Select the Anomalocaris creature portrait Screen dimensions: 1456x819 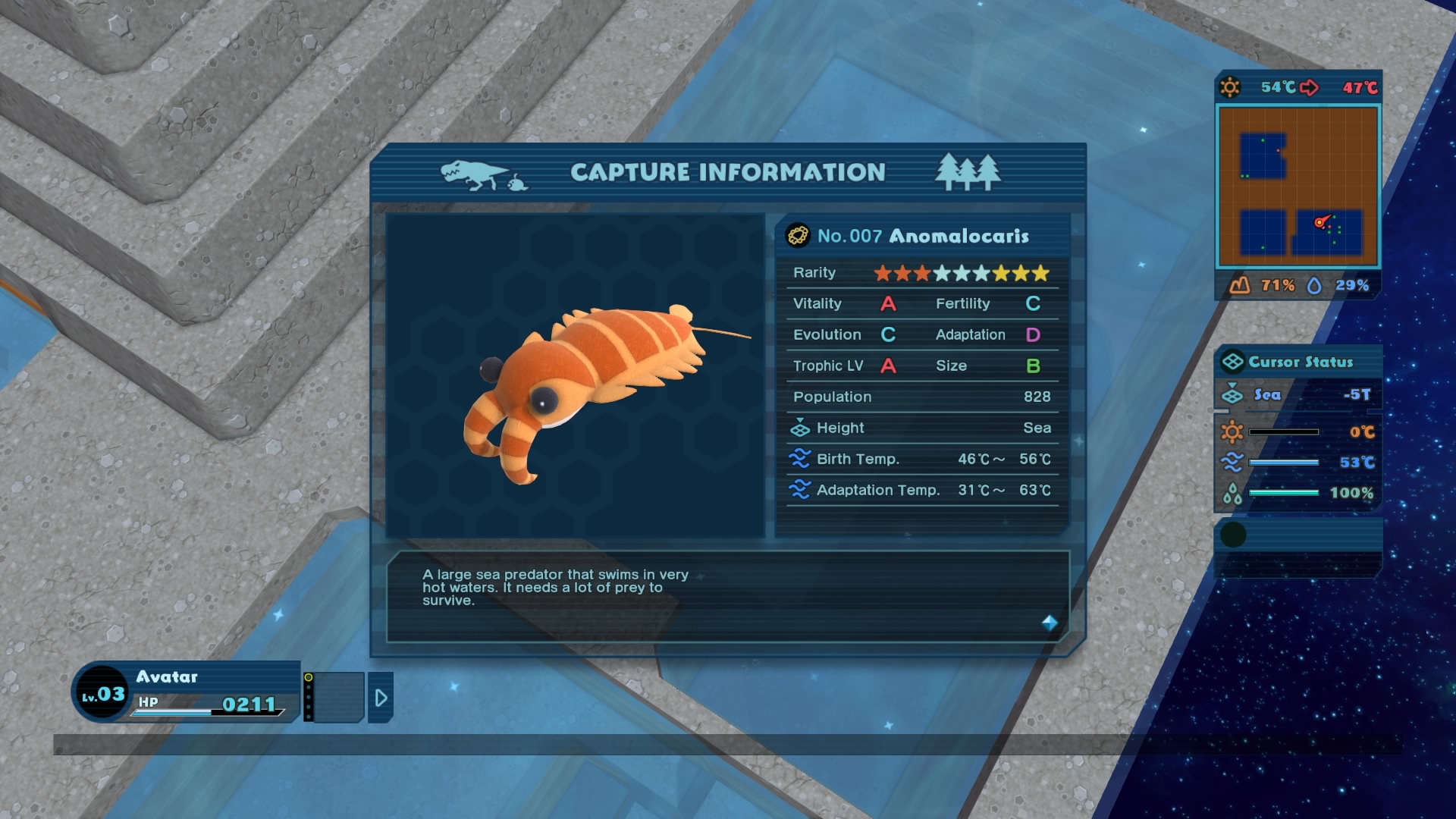(x=576, y=376)
